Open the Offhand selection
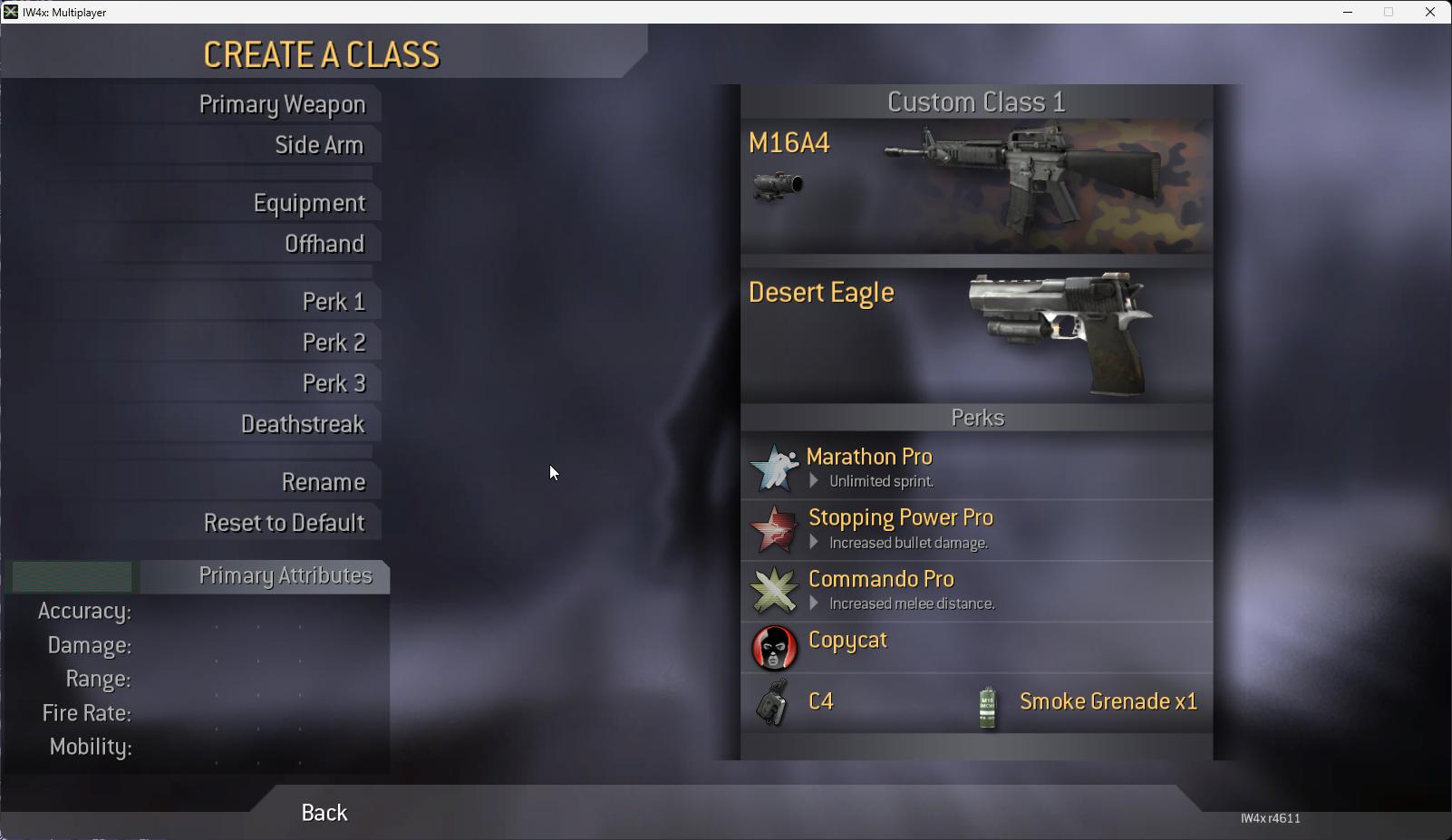The width and height of the screenshot is (1452, 840). pyautogui.click(x=324, y=245)
